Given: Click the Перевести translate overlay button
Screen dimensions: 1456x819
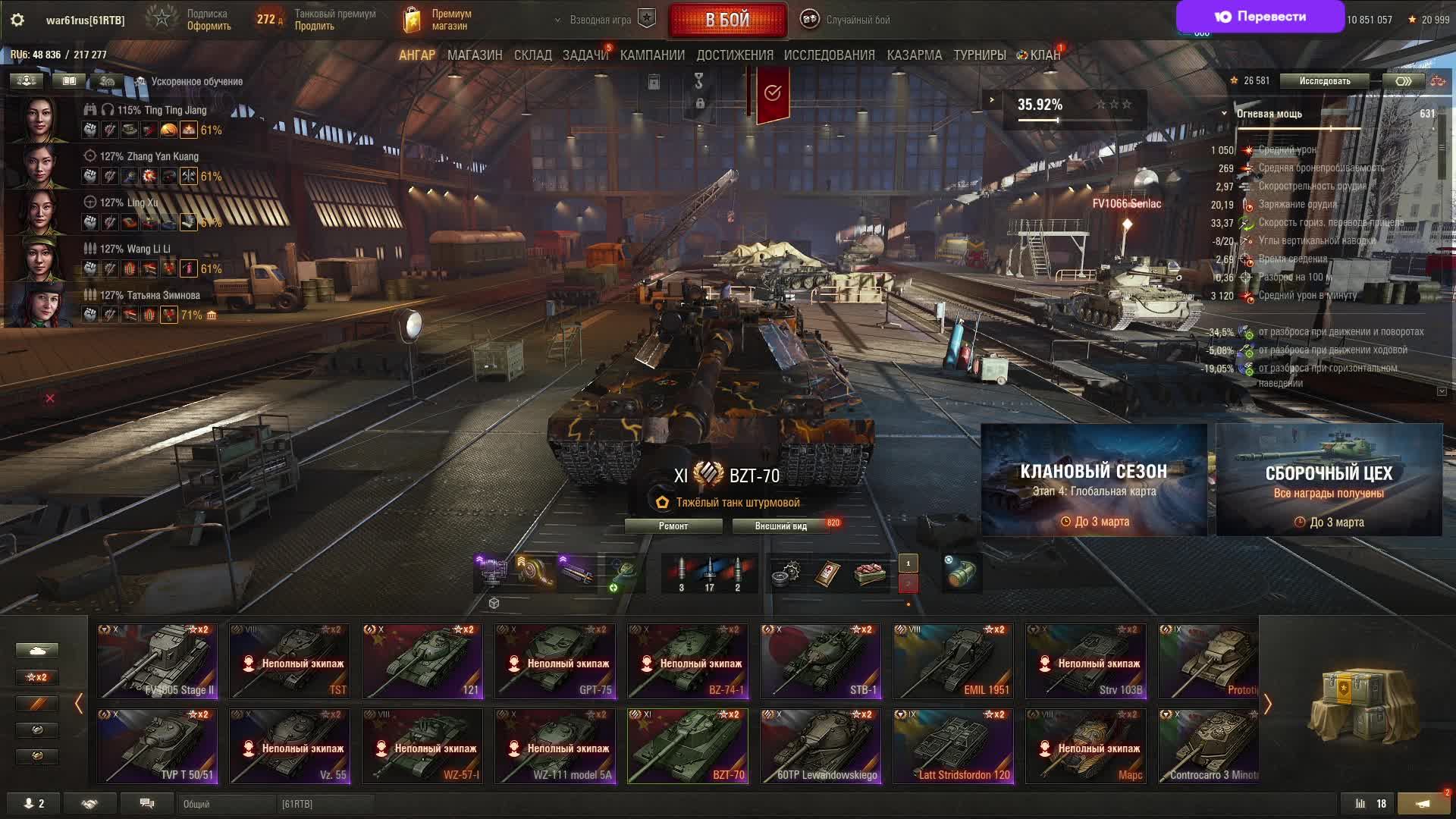Looking at the screenshot, I should pos(1260,17).
